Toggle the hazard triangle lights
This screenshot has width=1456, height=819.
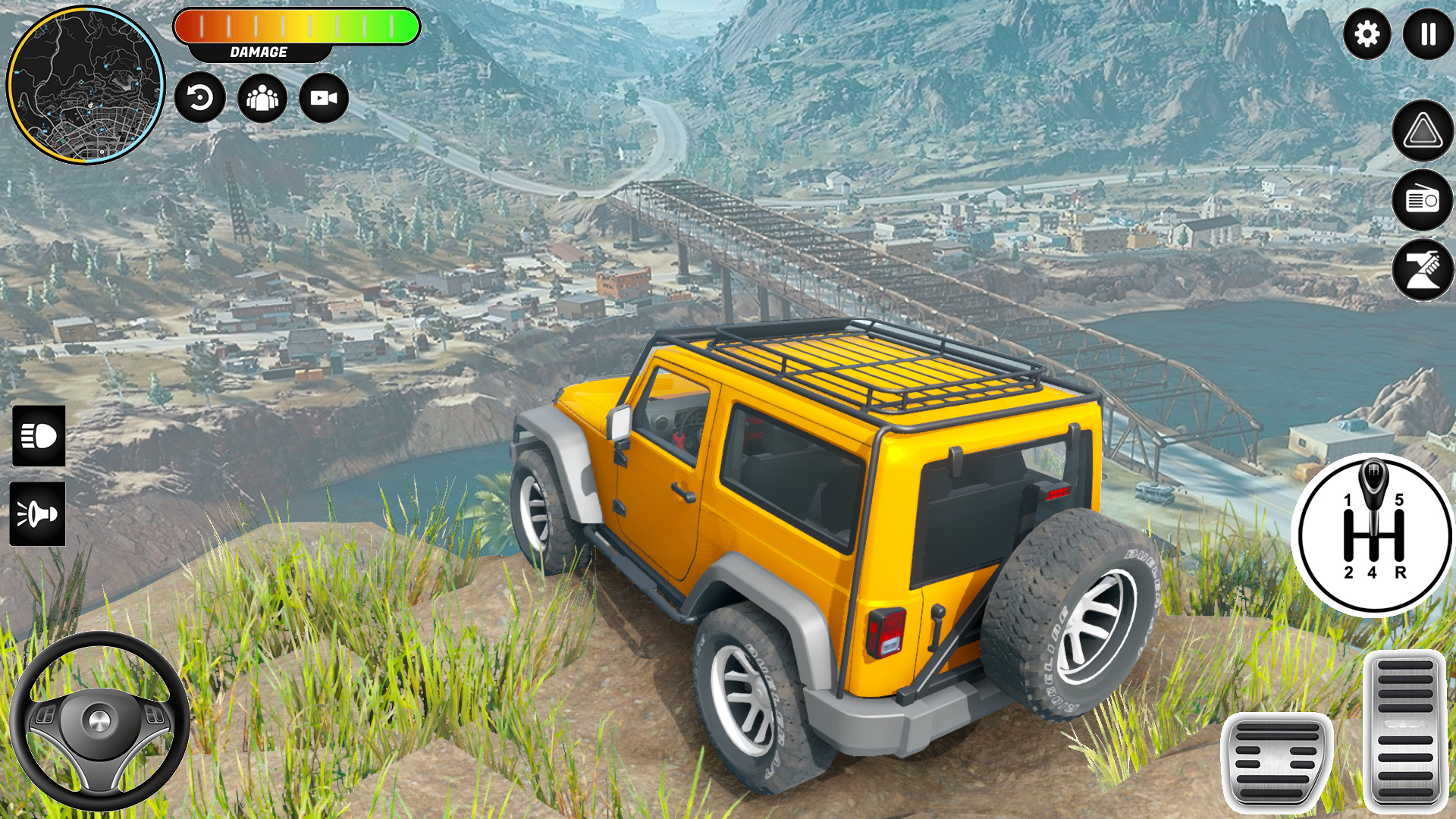pos(1423,131)
